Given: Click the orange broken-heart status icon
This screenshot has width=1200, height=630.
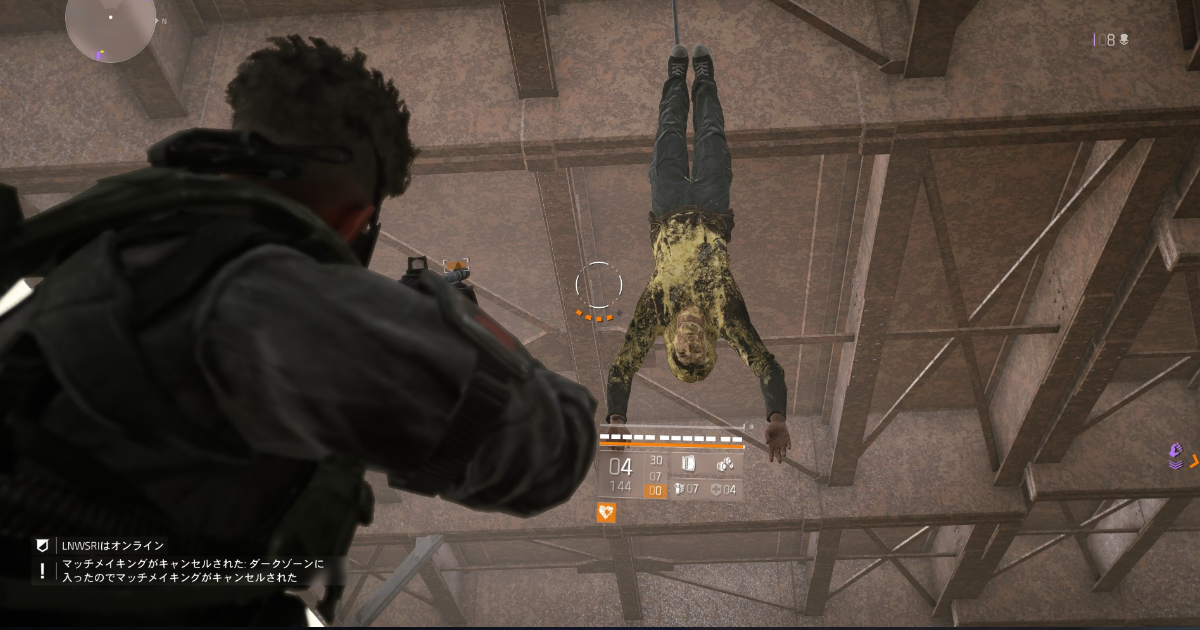Looking at the screenshot, I should click(x=606, y=512).
